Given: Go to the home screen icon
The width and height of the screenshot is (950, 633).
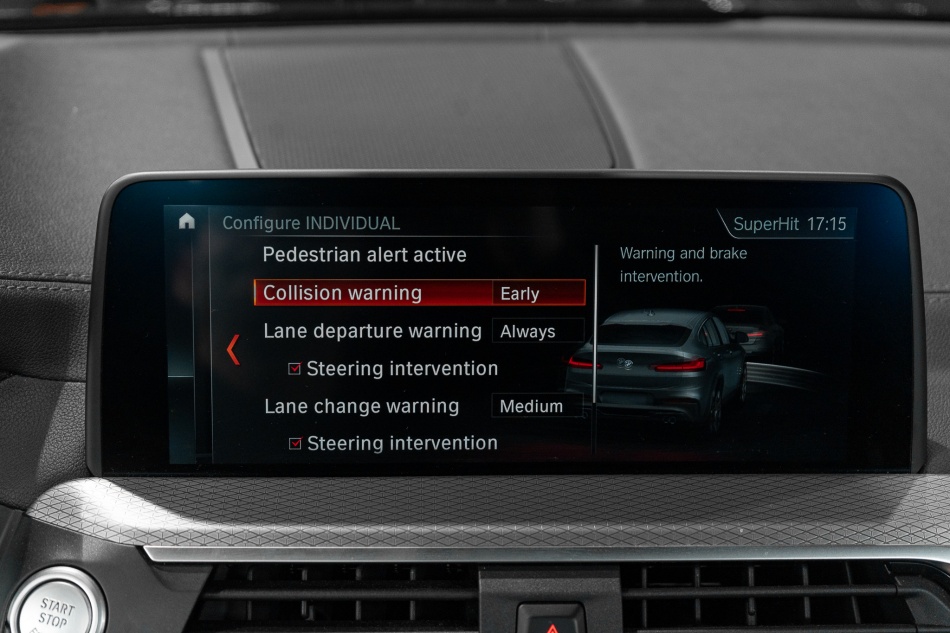Looking at the screenshot, I should click(186, 222).
